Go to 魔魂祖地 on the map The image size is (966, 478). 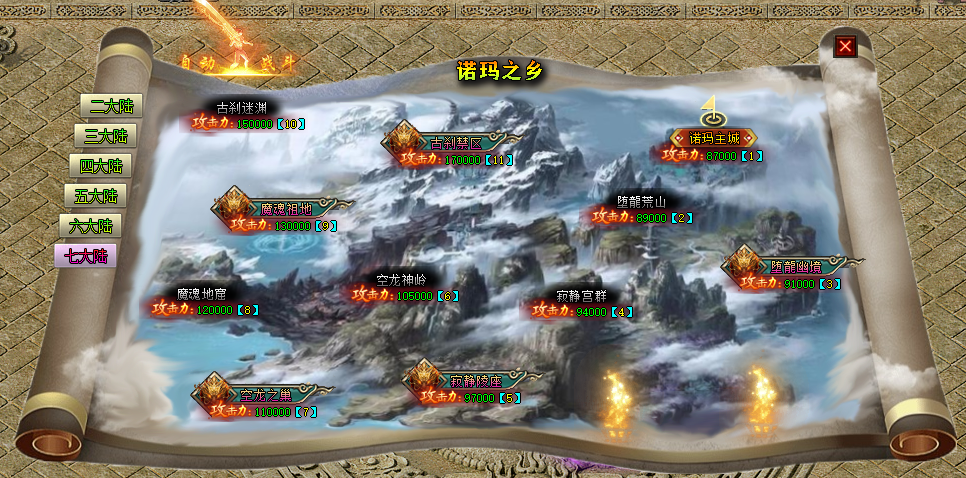(285, 209)
